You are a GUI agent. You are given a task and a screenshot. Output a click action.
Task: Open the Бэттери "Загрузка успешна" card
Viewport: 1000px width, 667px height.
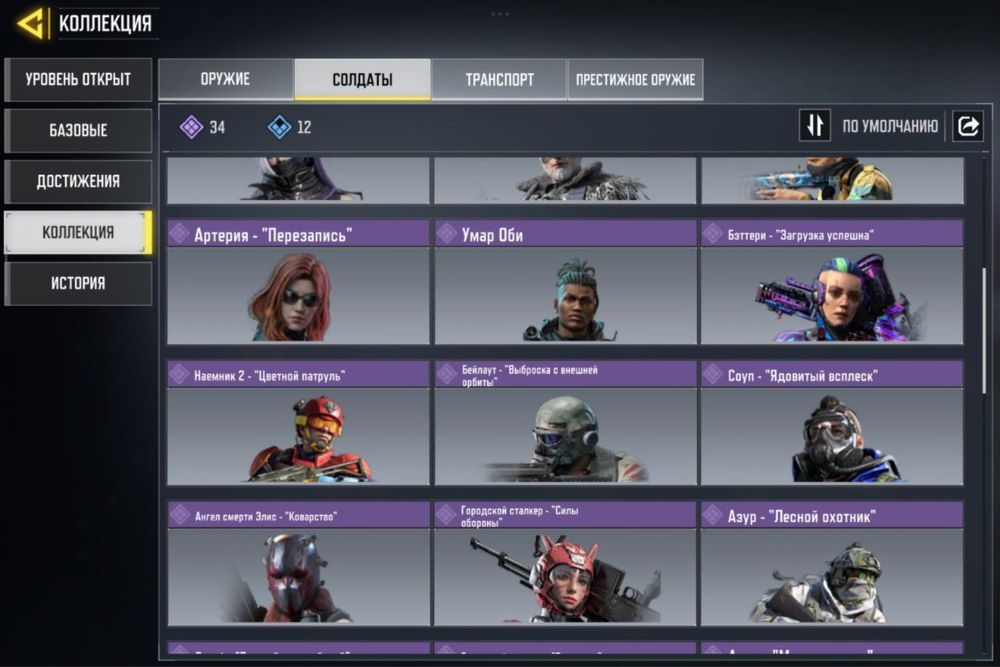pyautogui.click(x=832, y=283)
